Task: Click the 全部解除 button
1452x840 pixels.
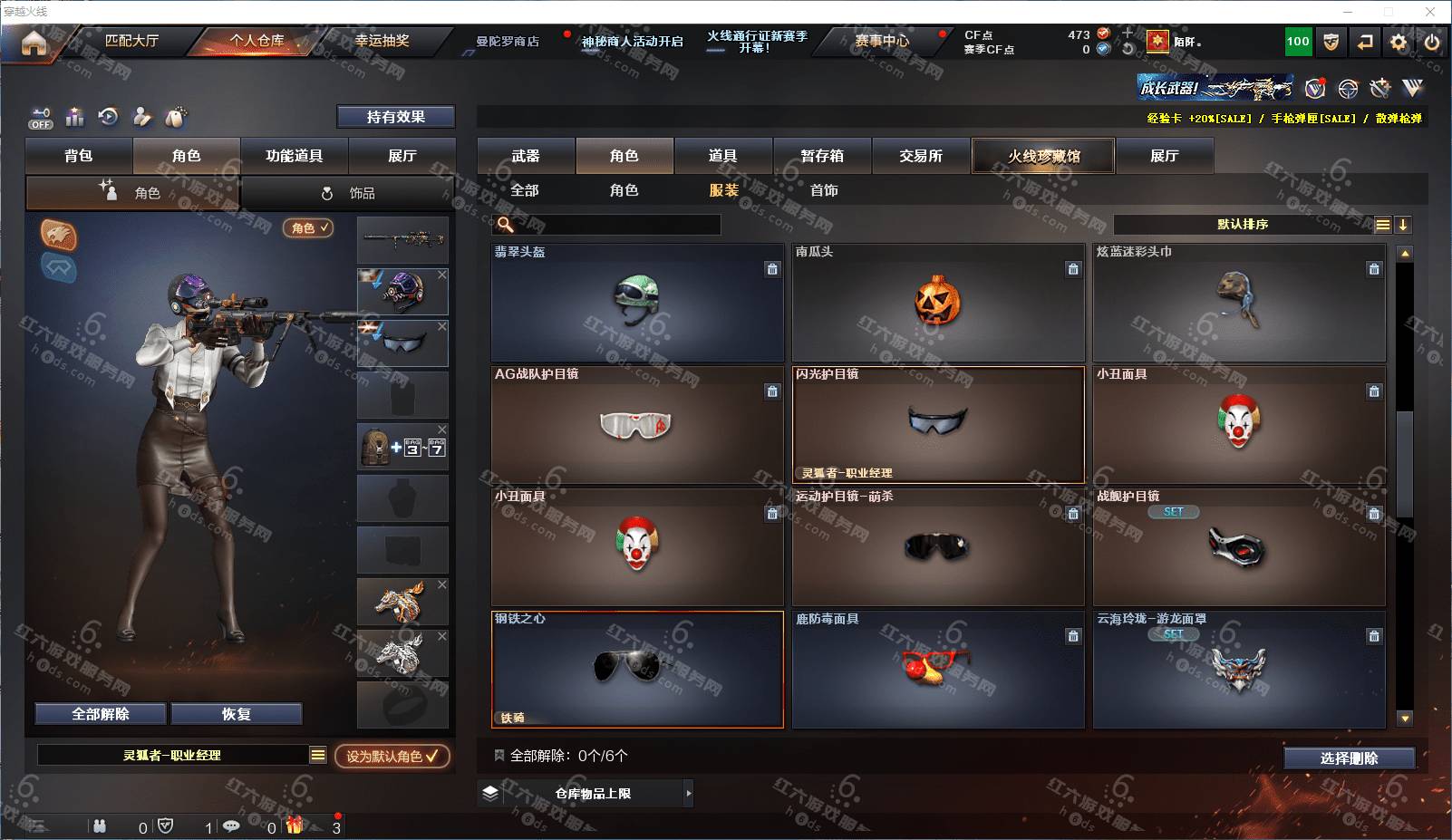Action: [x=101, y=714]
